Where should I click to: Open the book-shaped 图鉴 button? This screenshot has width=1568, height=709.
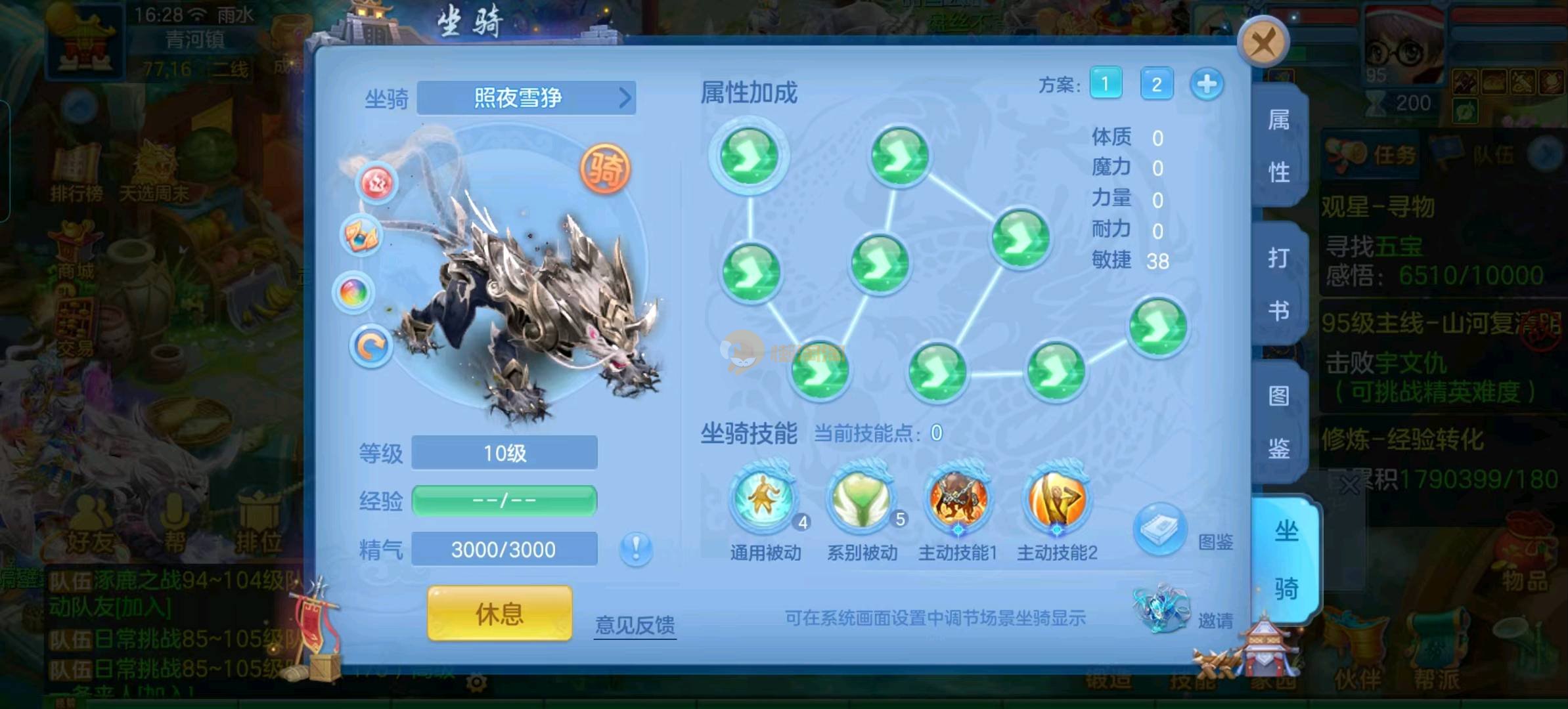click(x=1160, y=530)
